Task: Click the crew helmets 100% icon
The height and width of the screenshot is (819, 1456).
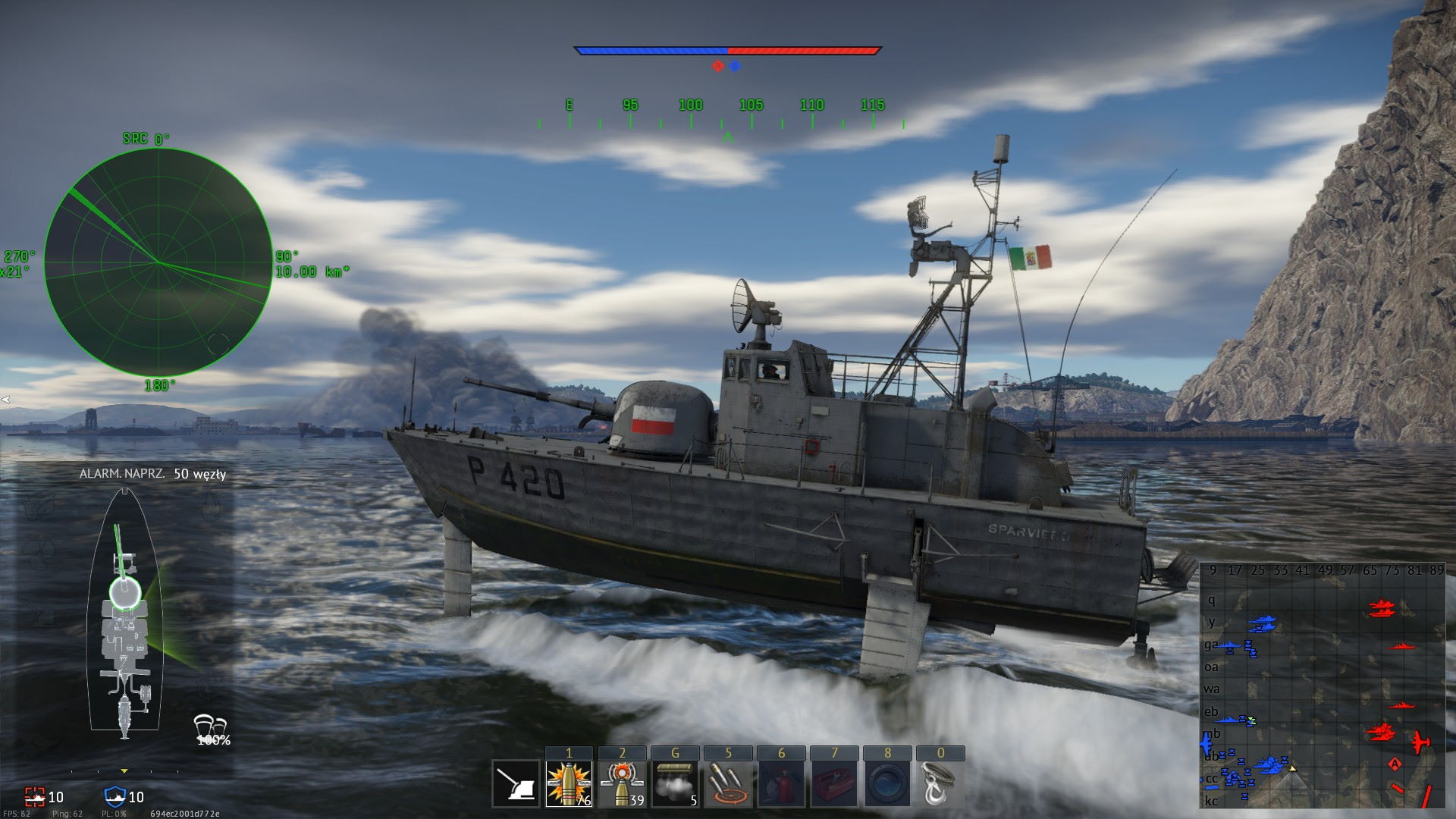Action: (x=212, y=730)
